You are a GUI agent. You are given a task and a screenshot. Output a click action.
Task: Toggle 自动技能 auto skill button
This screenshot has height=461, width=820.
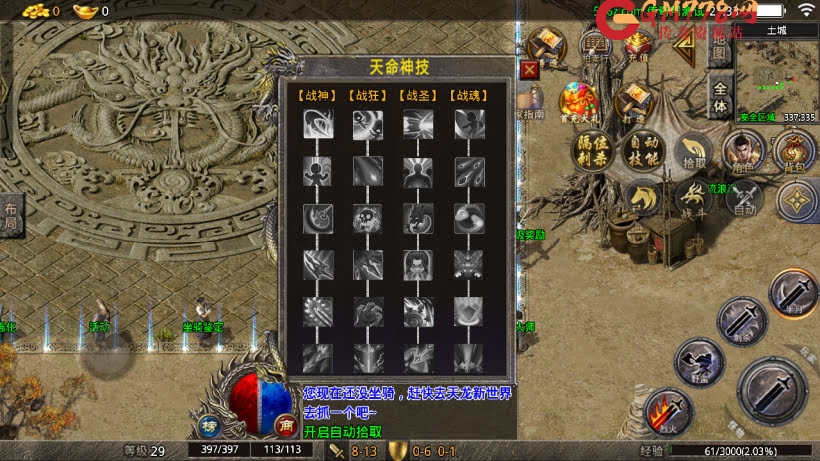click(641, 152)
